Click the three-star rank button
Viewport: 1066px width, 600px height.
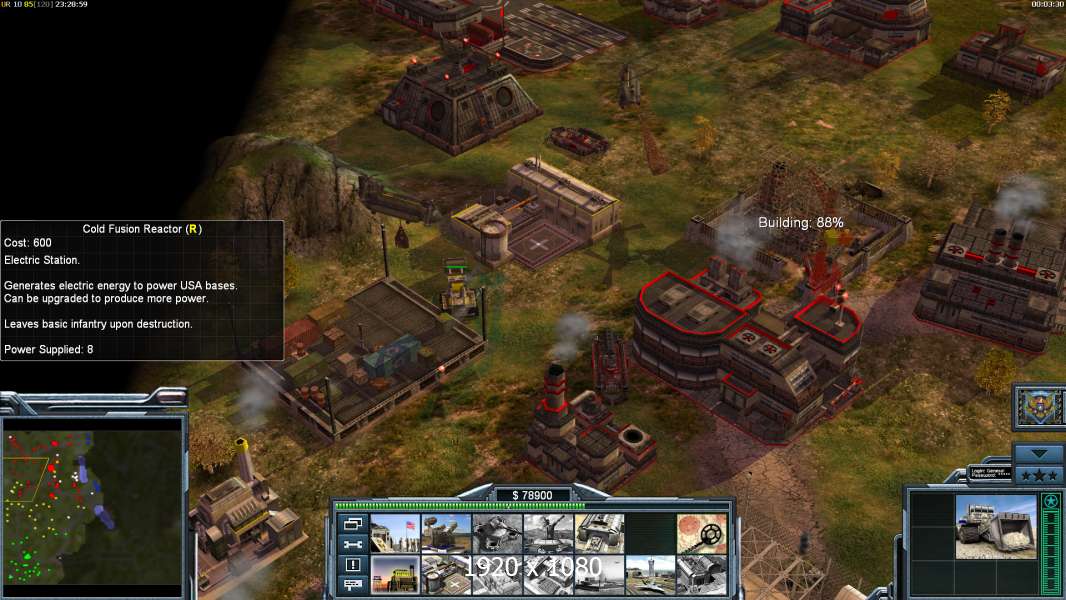(1038, 473)
